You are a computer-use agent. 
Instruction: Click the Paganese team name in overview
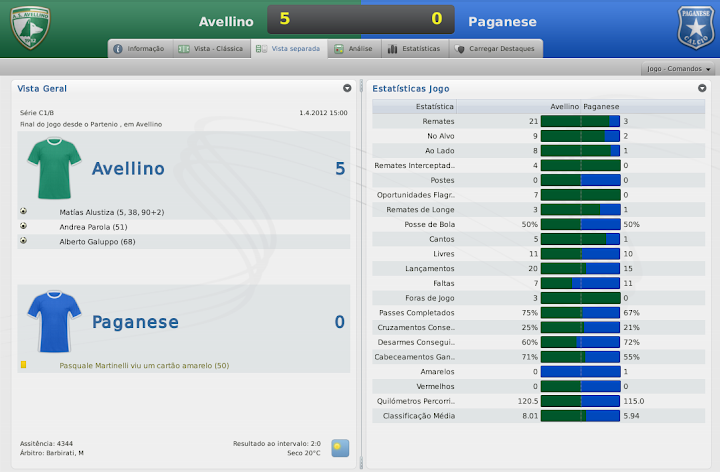click(135, 322)
